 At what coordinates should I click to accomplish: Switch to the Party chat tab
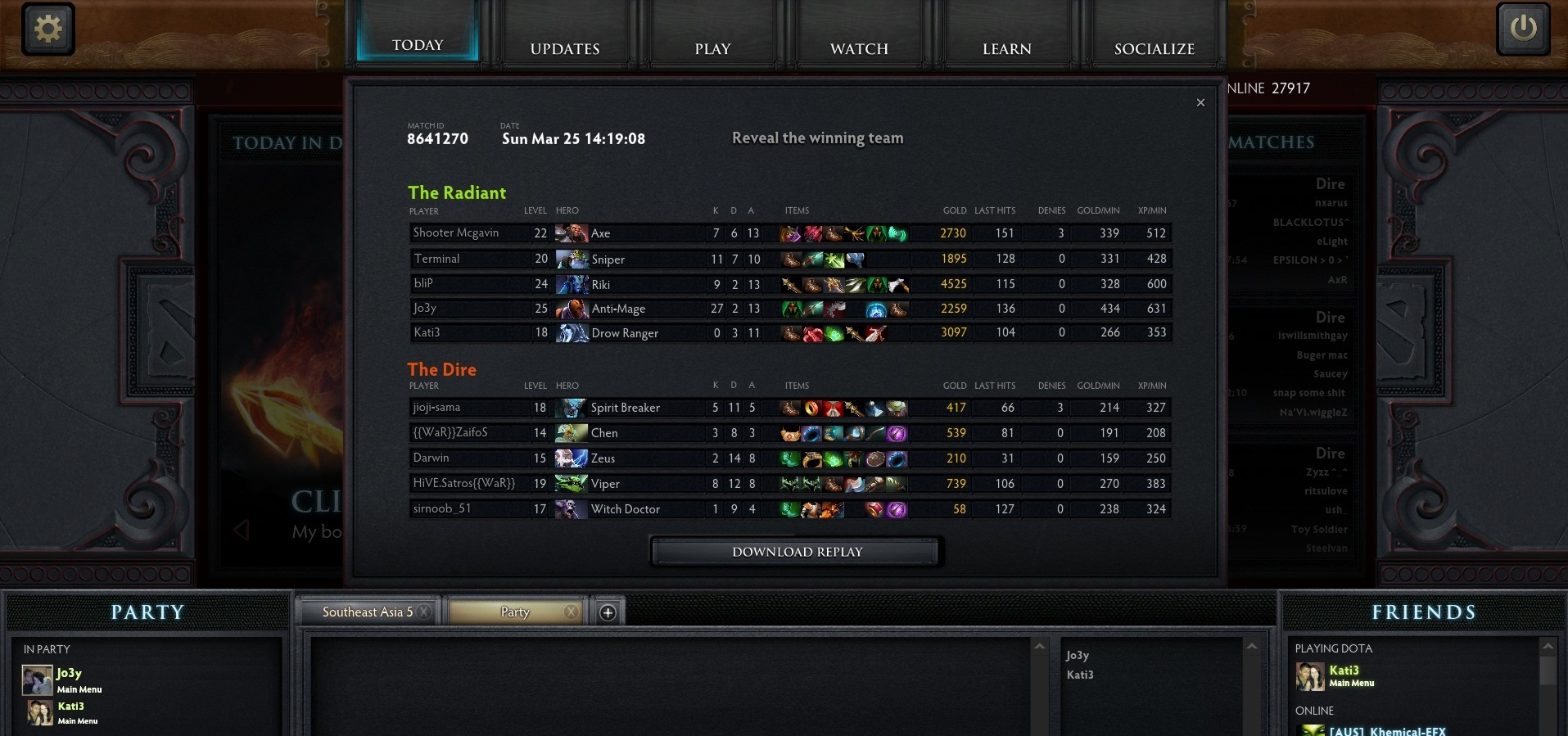[x=514, y=612]
